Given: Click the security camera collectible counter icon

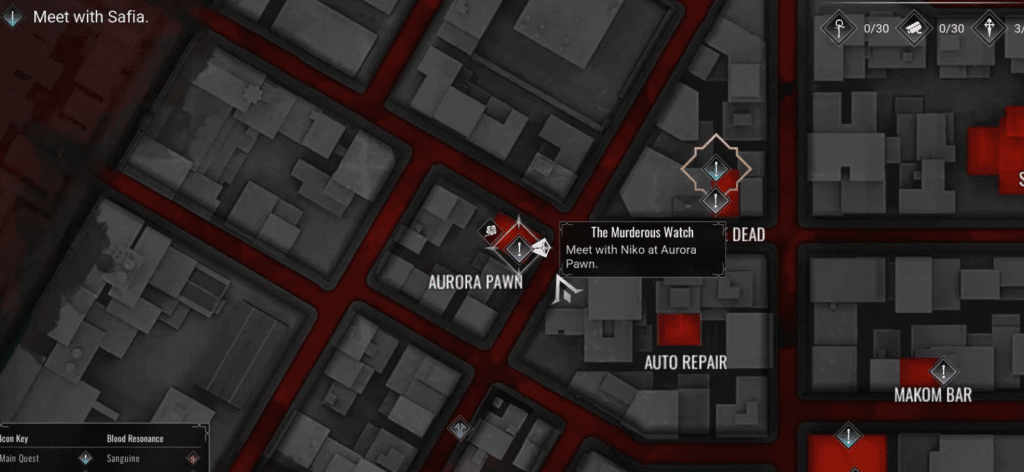Looking at the screenshot, I should [913, 28].
